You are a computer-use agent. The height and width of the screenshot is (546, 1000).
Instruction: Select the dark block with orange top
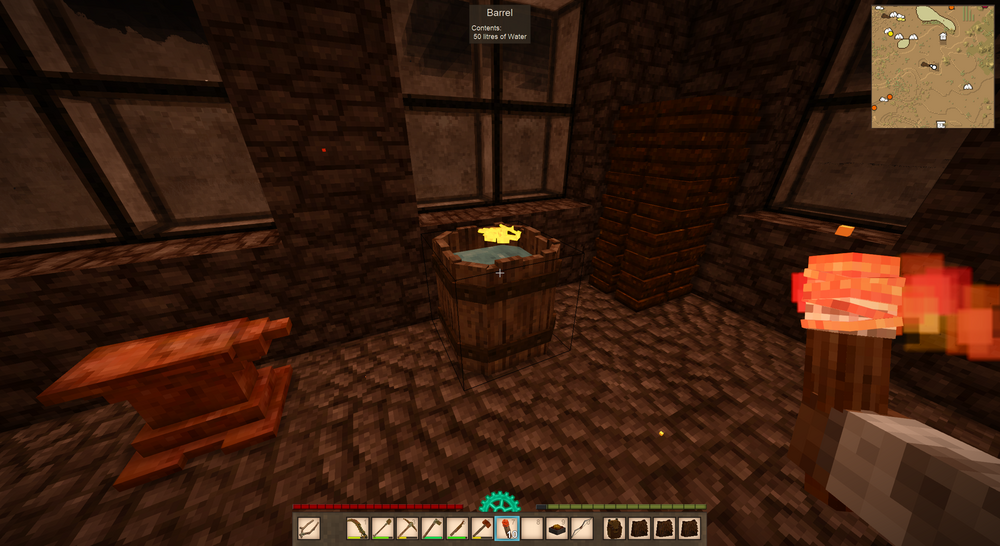point(557,528)
